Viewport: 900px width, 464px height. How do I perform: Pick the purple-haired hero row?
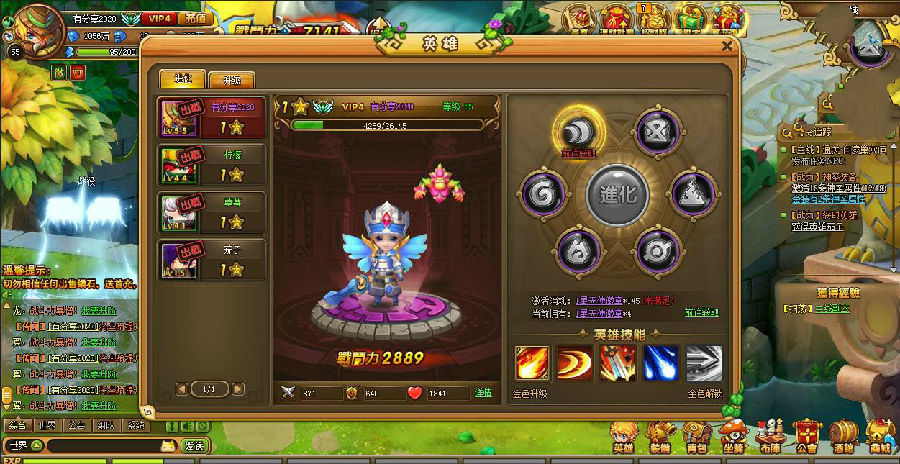click(214, 259)
